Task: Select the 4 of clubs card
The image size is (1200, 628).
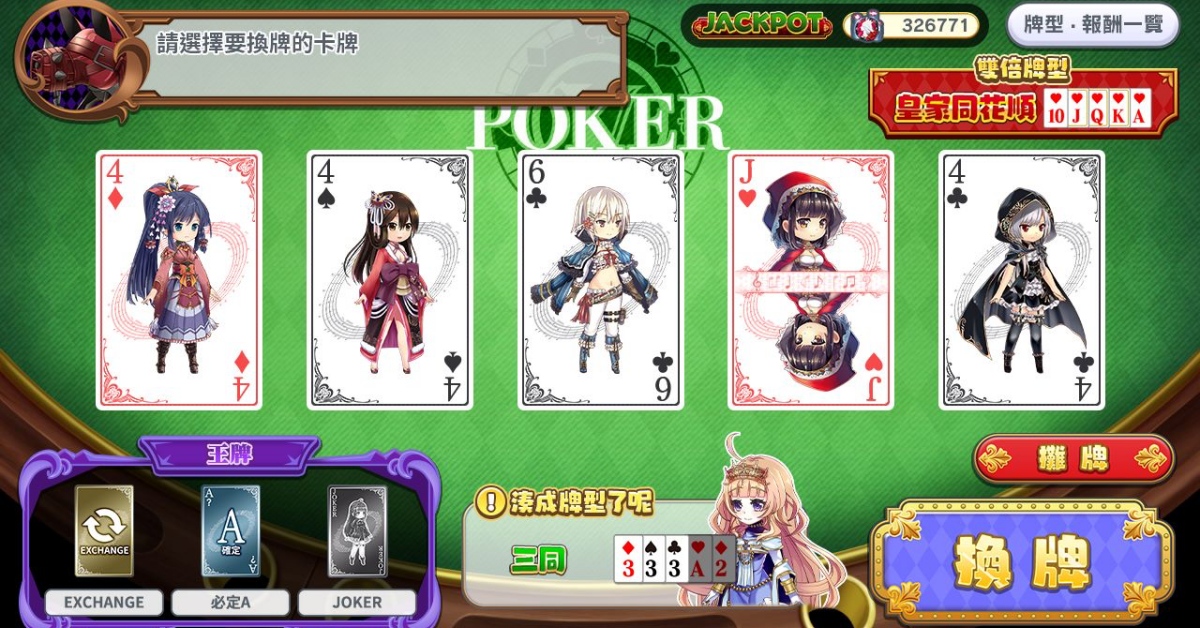Action: (1021, 280)
